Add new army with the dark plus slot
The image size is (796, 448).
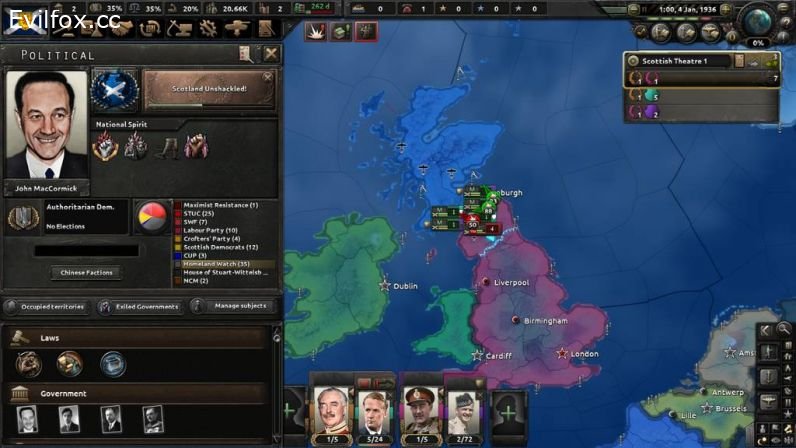click(x=508, y=411)
